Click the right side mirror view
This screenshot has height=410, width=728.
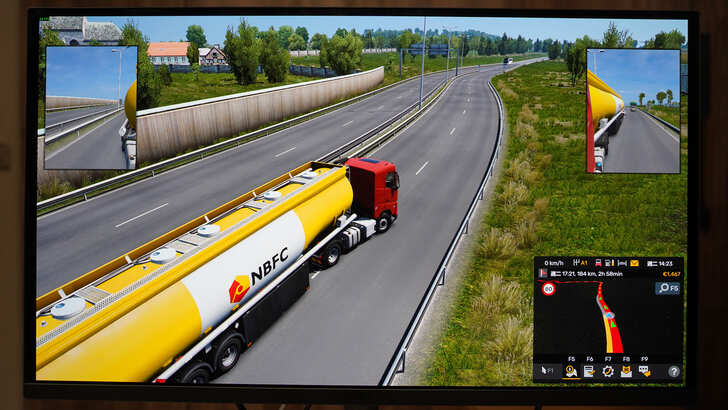click(633, 111)
